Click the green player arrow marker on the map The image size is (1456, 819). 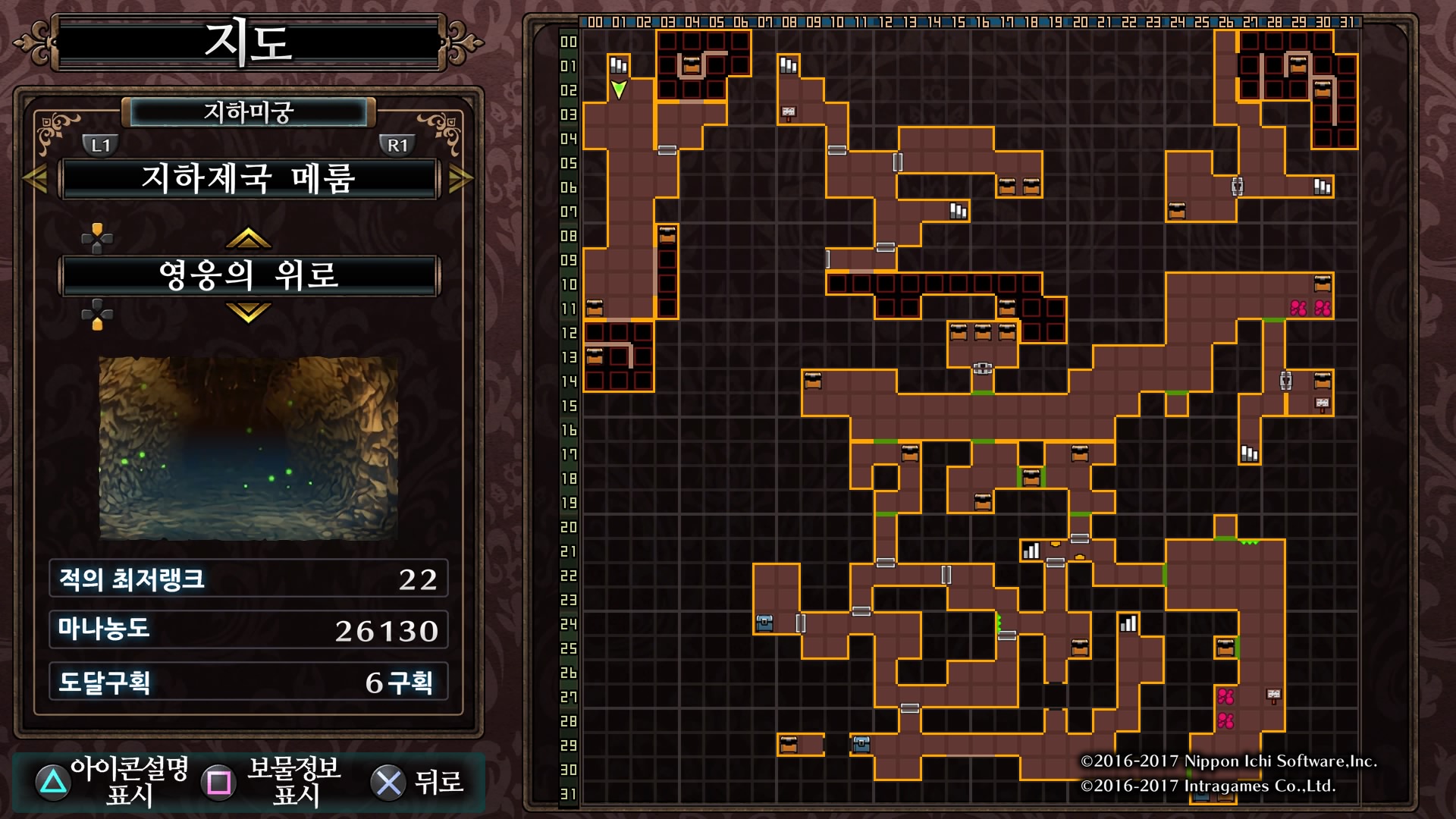(x=619, y=89)
